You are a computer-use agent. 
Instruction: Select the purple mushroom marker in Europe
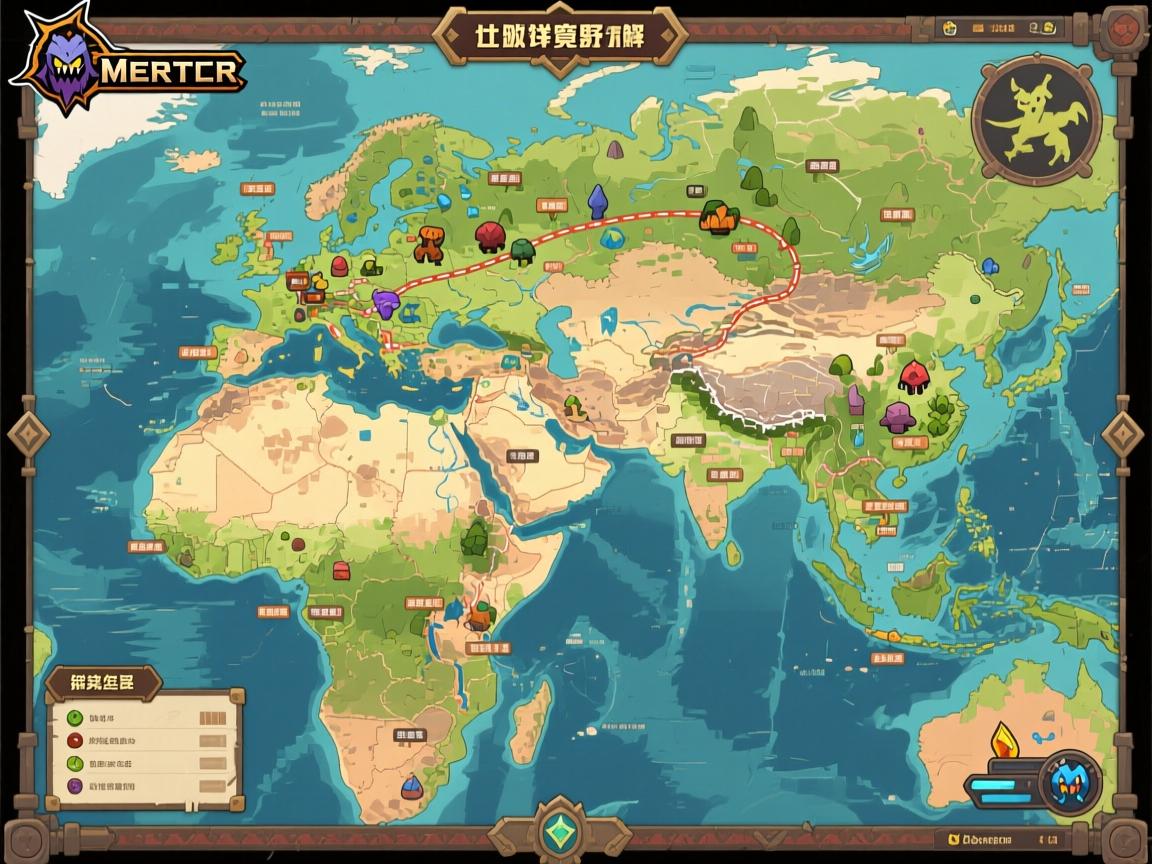pyautogui.click(x=386, y=301)
